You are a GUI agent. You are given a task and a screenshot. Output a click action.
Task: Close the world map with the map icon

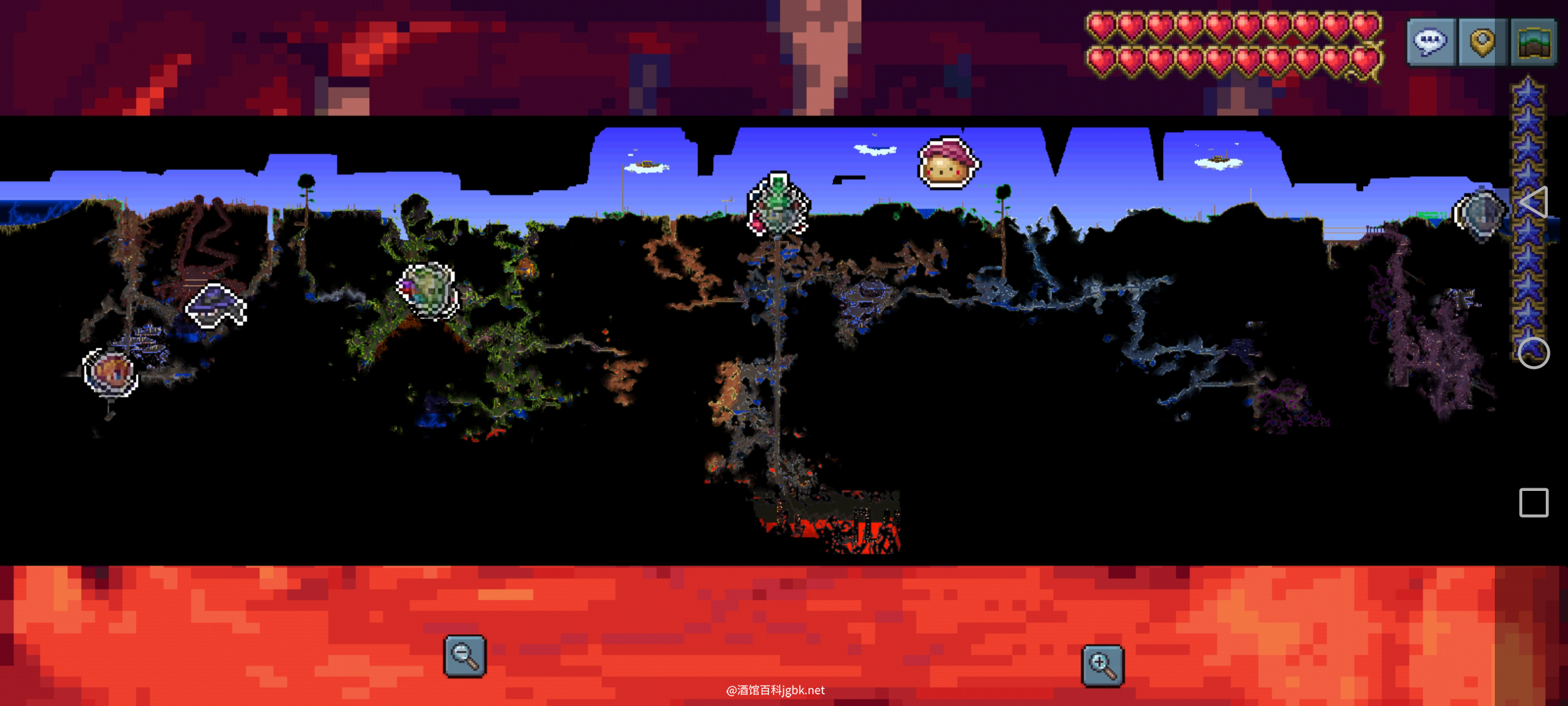[x=1533, y=42]
